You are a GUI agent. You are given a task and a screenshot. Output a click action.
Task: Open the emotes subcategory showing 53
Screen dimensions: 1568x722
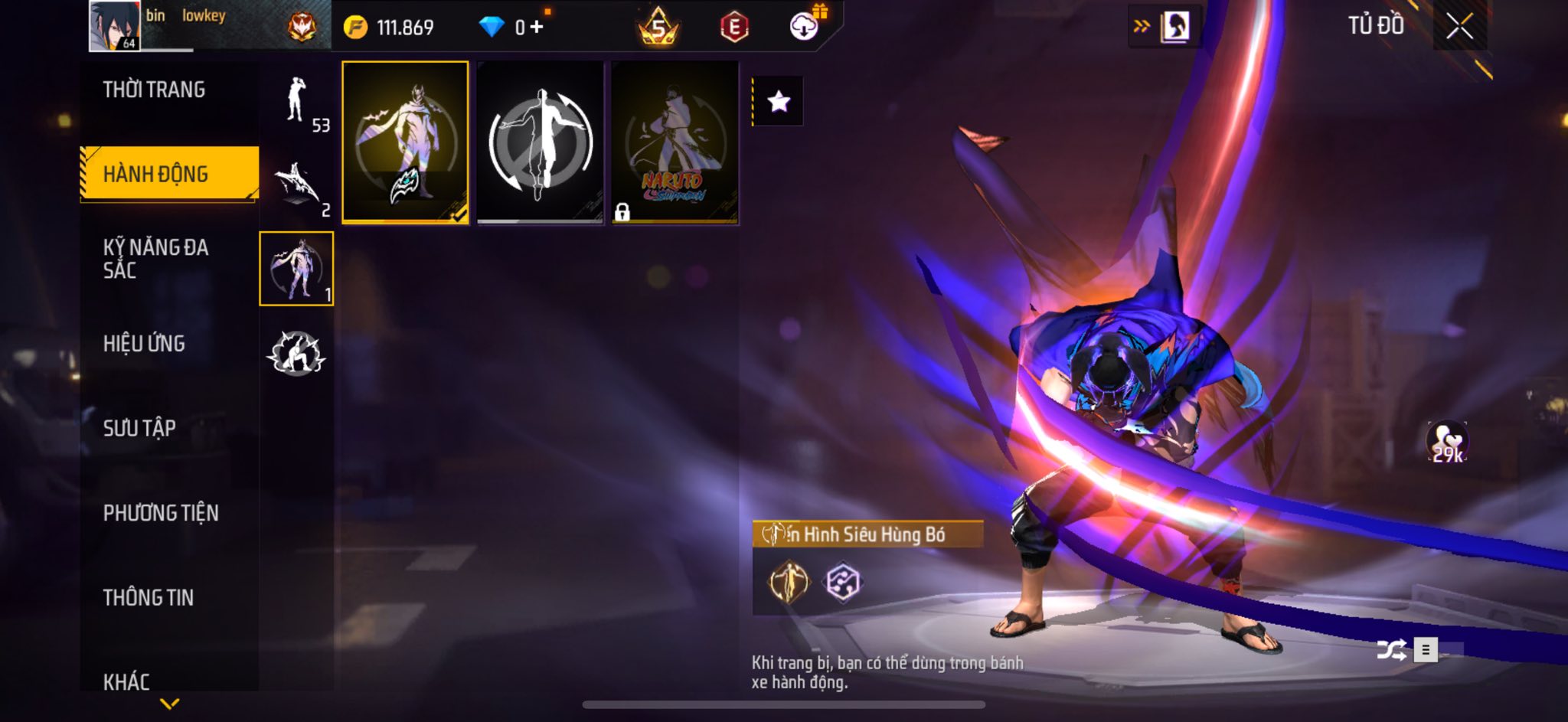coord(297,105)
